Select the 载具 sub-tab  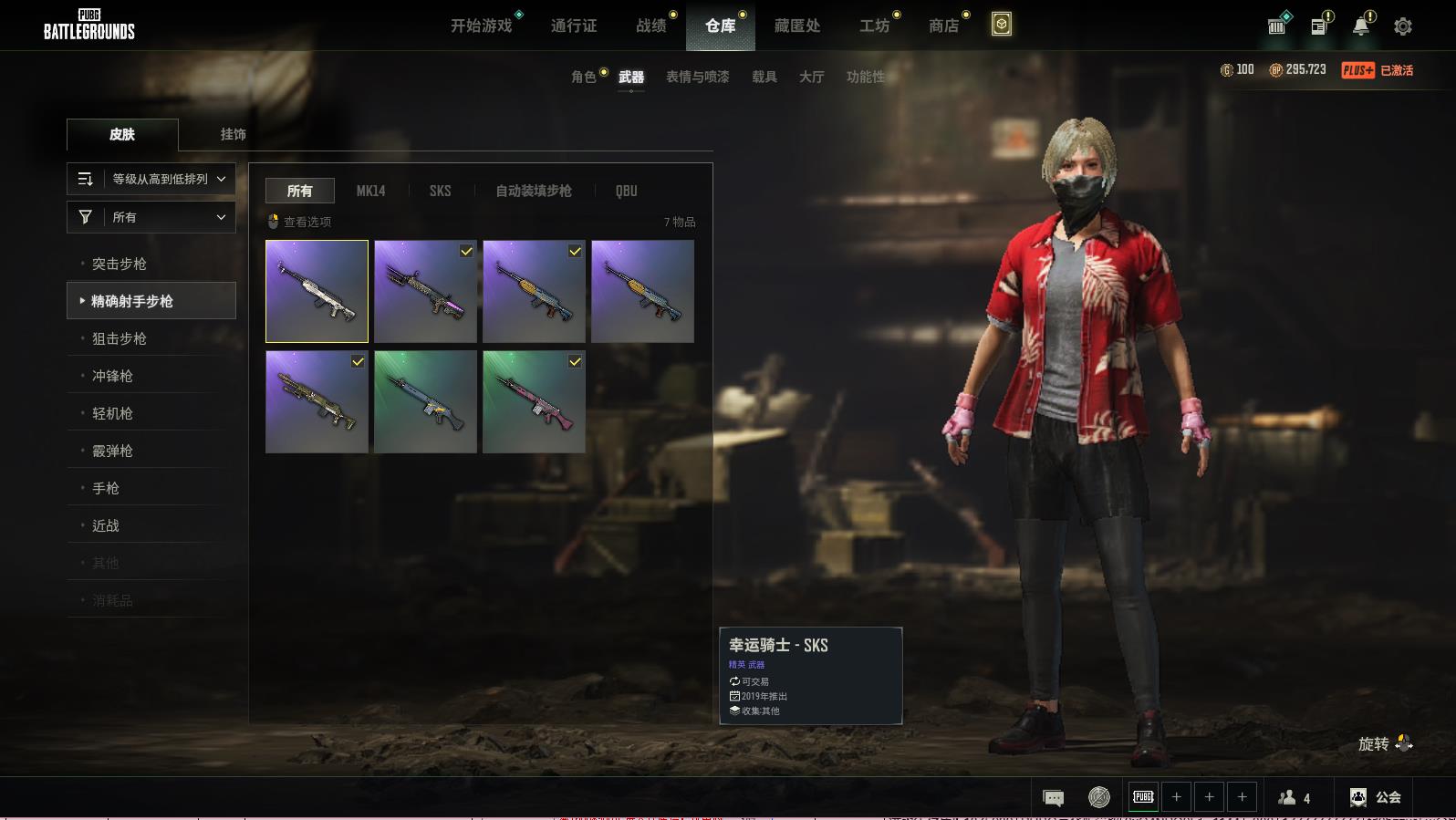click(764, 77)
